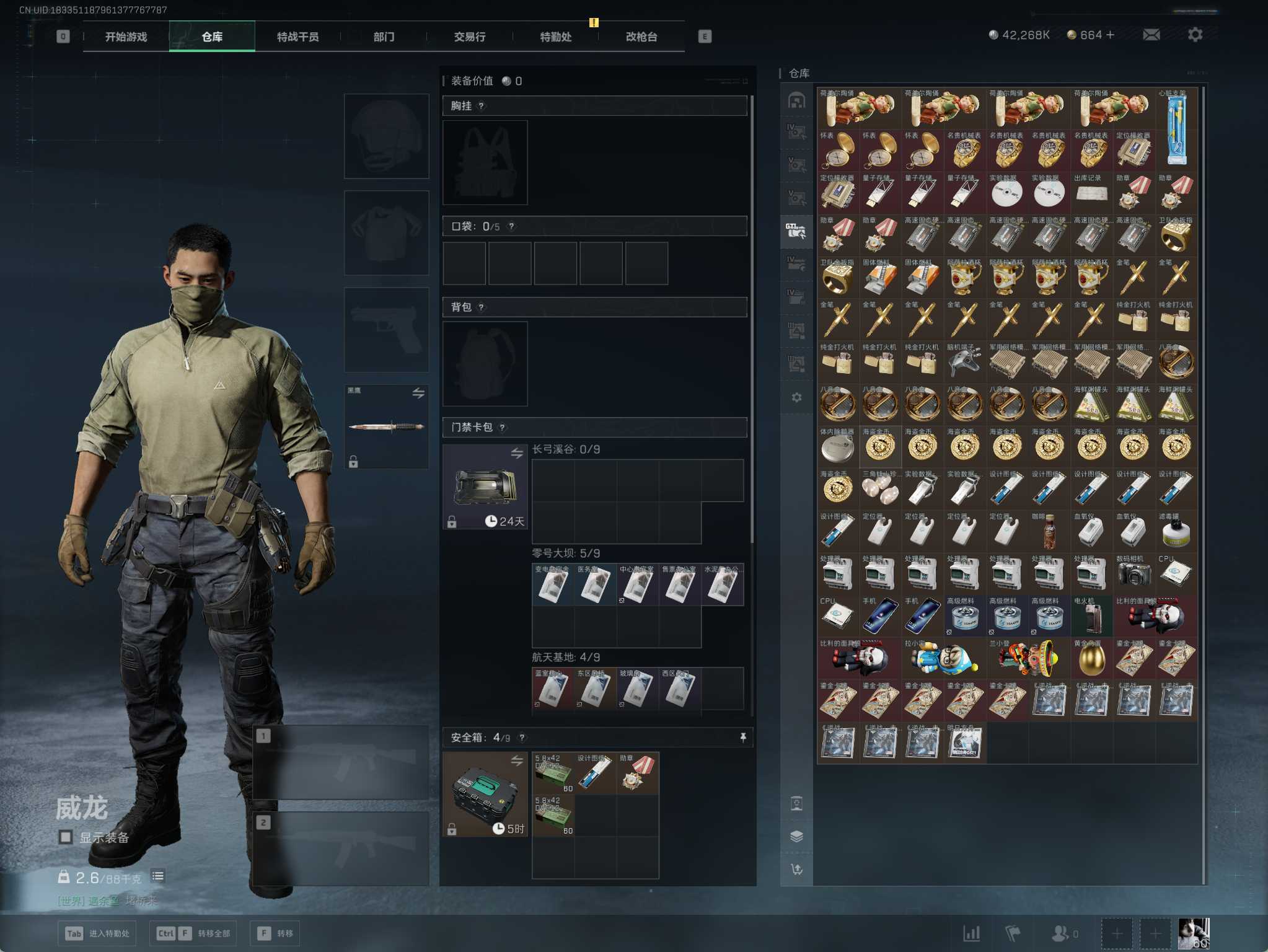
Task: Select the 医务室 keycard in 零号大坝
Action: point(595,584)
